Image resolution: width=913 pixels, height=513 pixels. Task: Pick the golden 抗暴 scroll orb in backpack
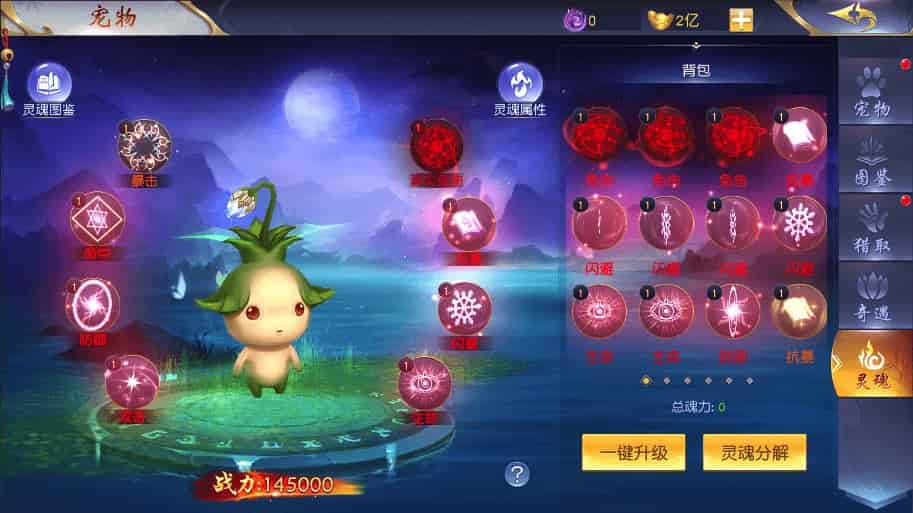[x=798, y=310]
